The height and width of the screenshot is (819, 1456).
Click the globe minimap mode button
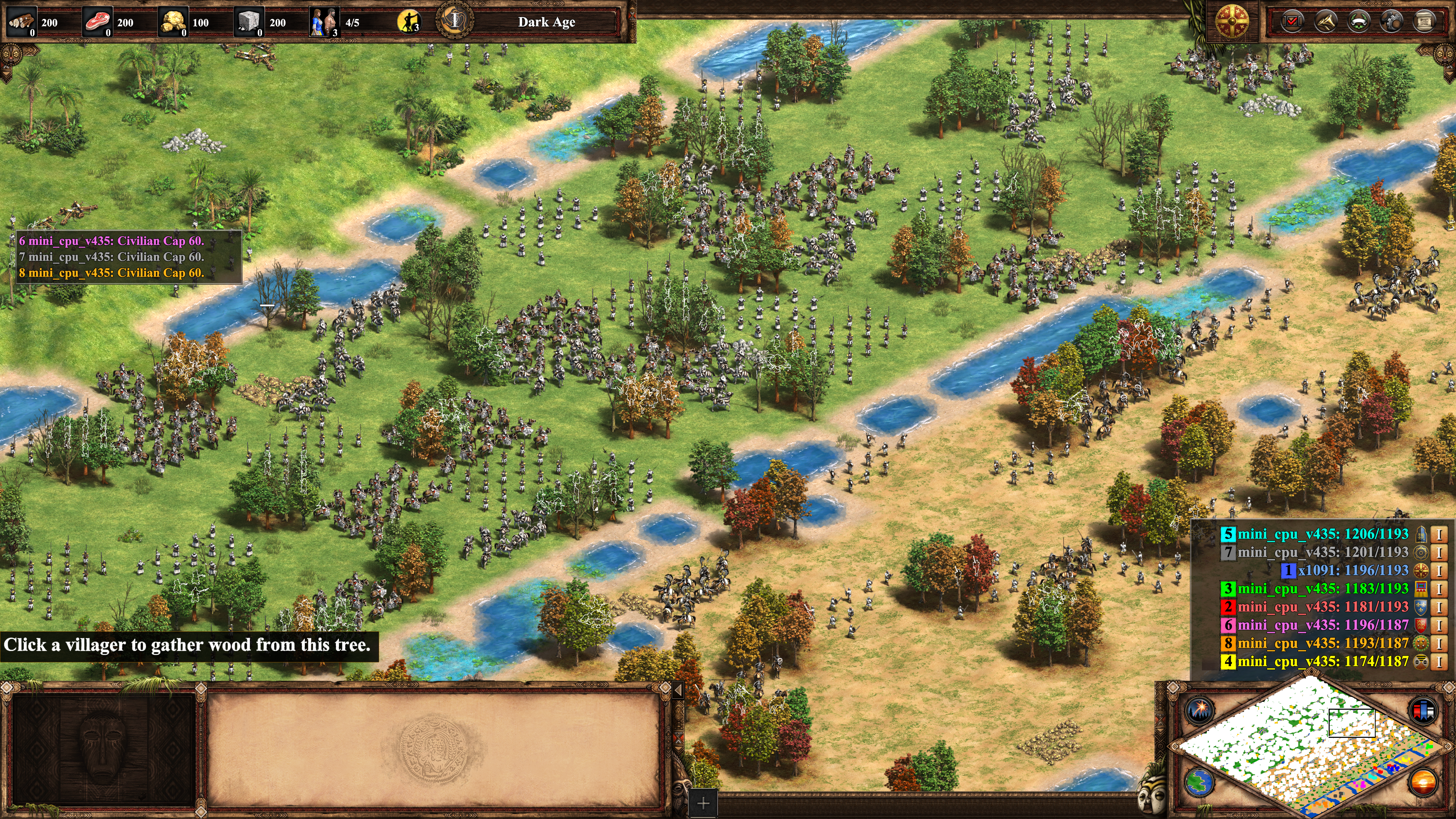pos(1199,783)
